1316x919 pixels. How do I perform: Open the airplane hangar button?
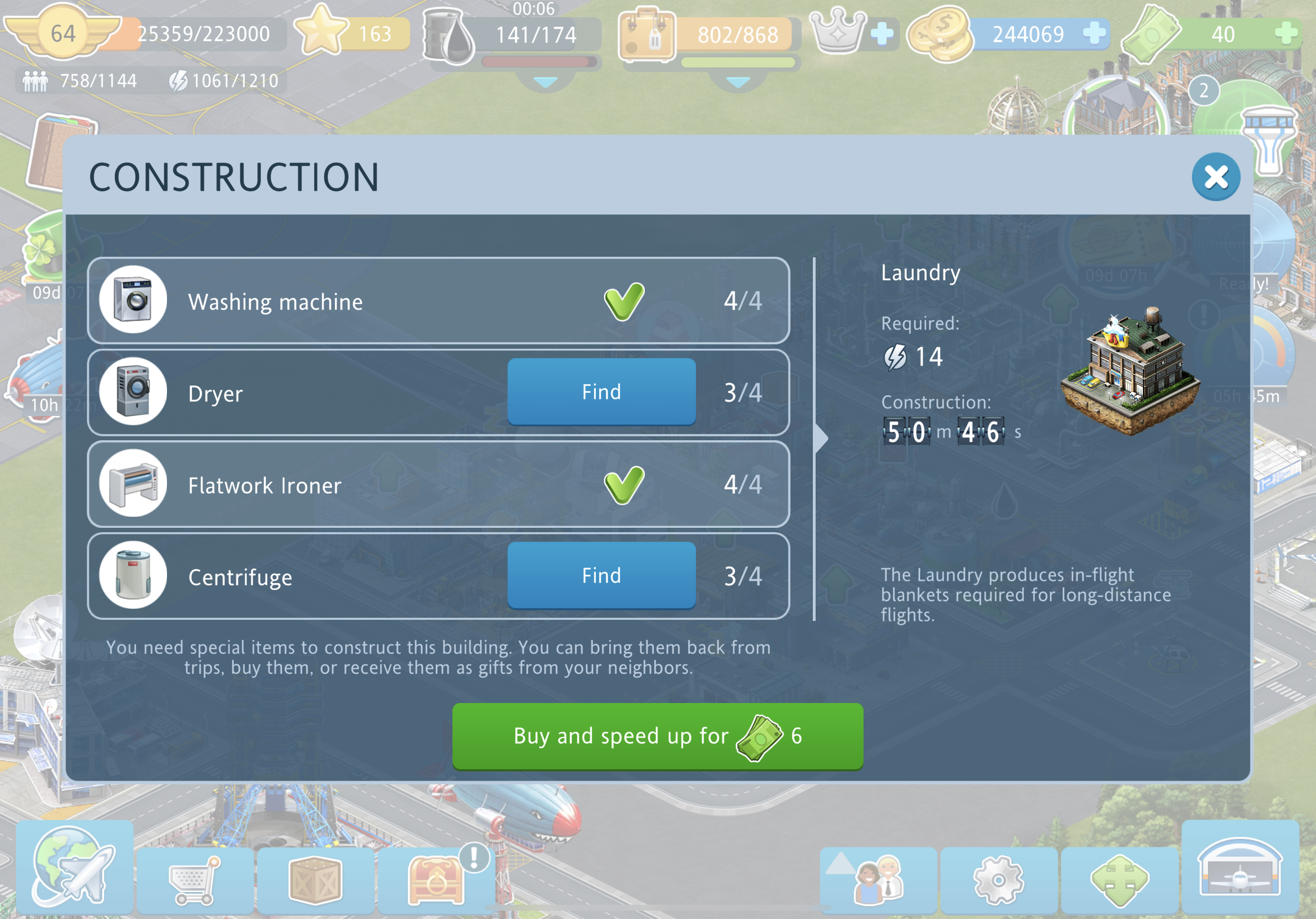click(x=1240, y=867)
